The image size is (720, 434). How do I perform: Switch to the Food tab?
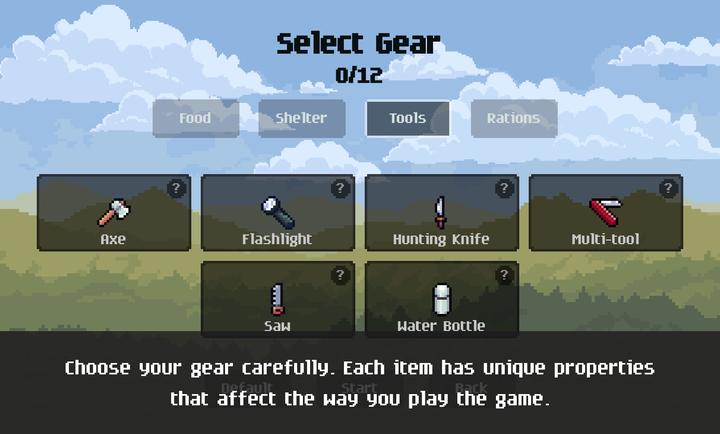click(x=195, y=118)
